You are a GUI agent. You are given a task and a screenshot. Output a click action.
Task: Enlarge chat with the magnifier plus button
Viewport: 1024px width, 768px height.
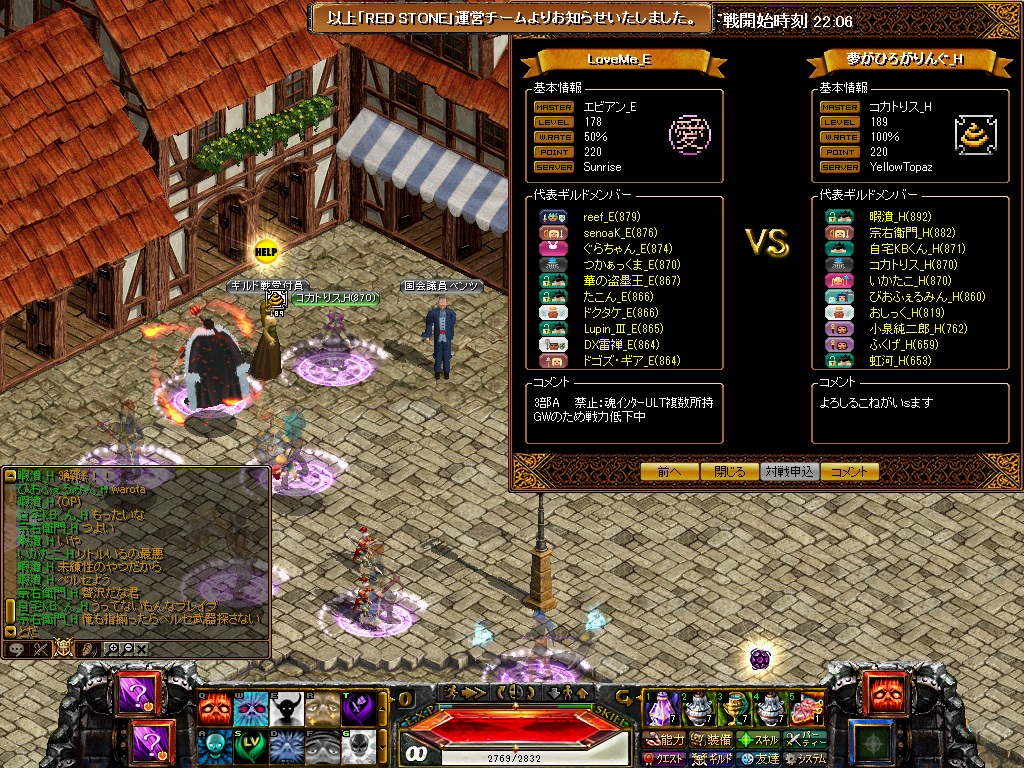(112, 649)
